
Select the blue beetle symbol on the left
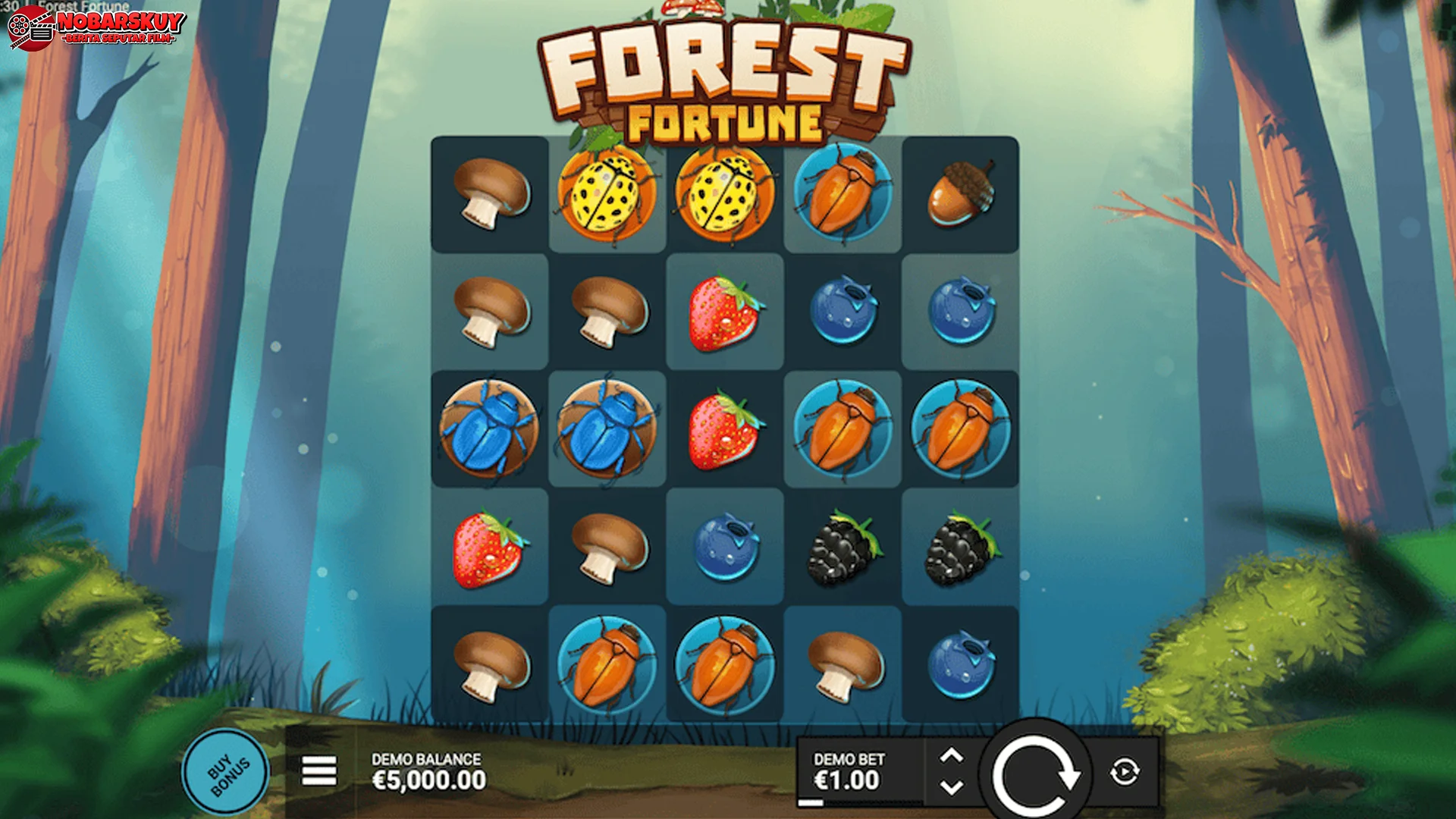point(489,428)
